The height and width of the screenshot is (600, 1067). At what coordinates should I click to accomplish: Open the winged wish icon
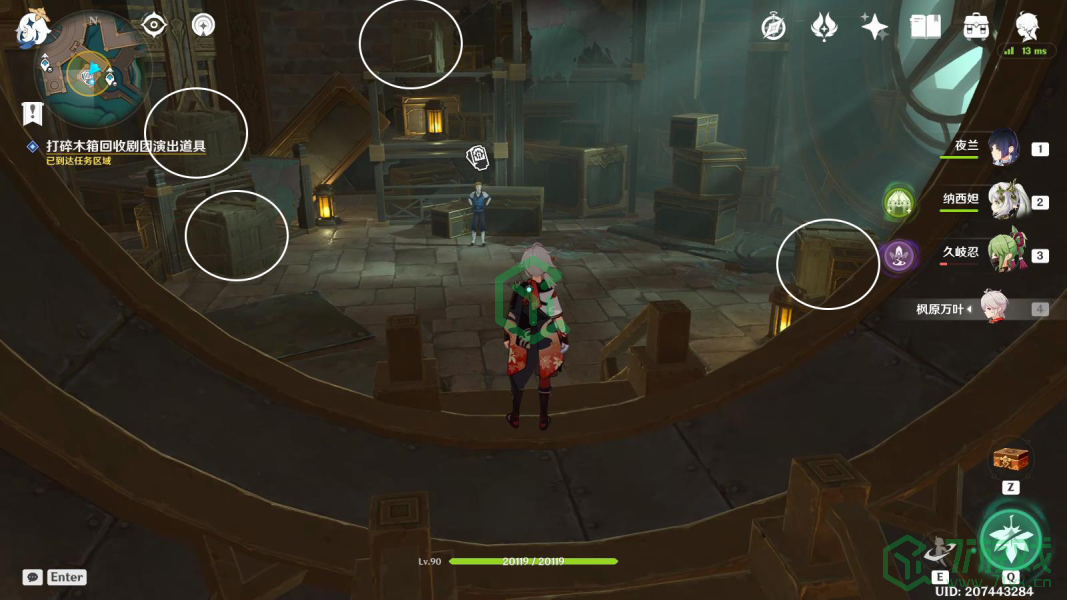[x=823, y=27]
